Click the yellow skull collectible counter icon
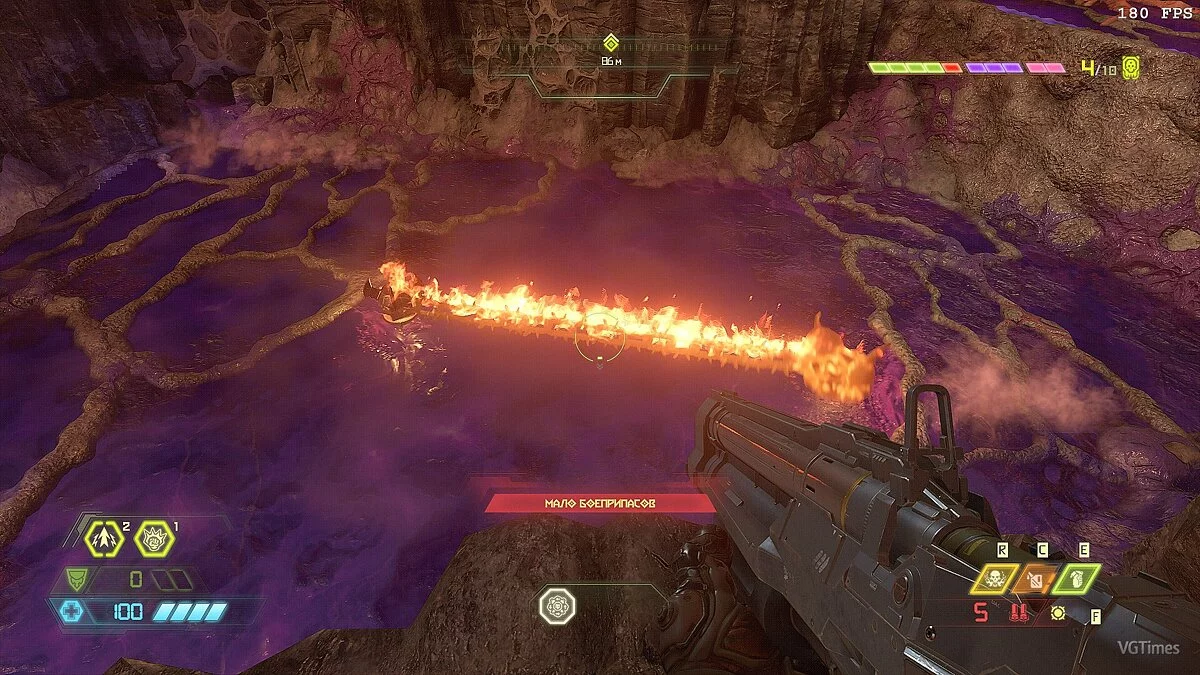This screenshot has height=675, width=1200. pos(1131,68)
